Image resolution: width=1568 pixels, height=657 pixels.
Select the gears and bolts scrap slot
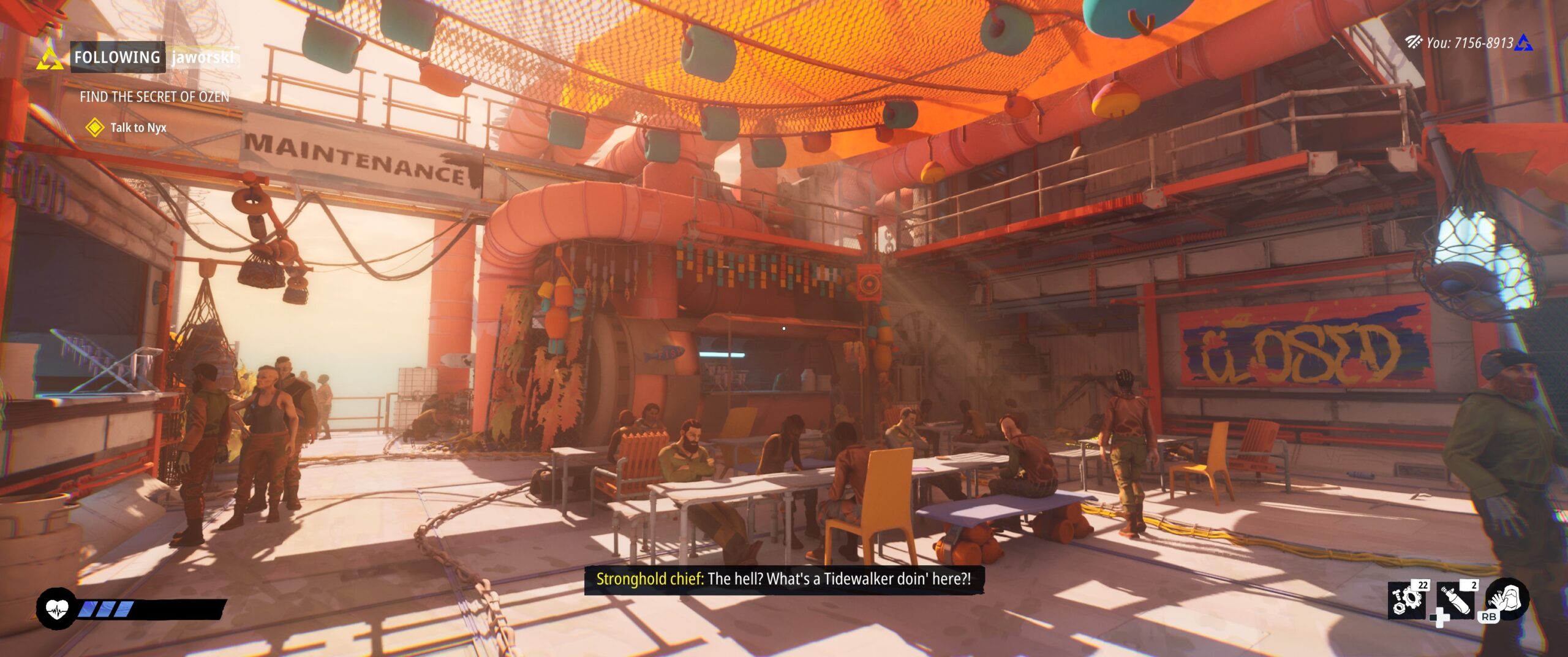coord(1406,599)
